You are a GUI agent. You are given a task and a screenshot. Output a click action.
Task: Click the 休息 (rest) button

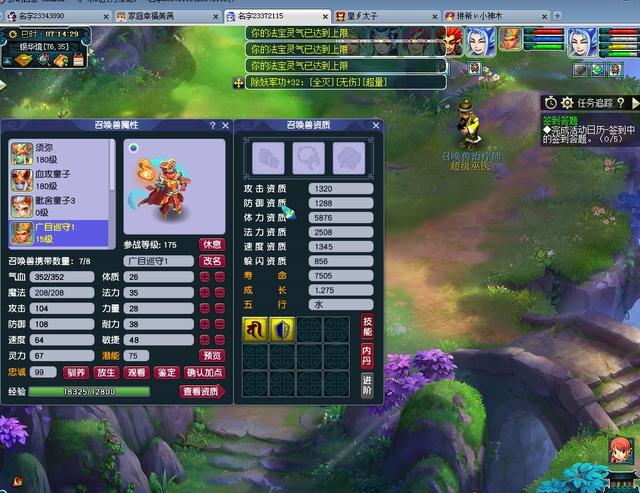(x=212, y=244)
